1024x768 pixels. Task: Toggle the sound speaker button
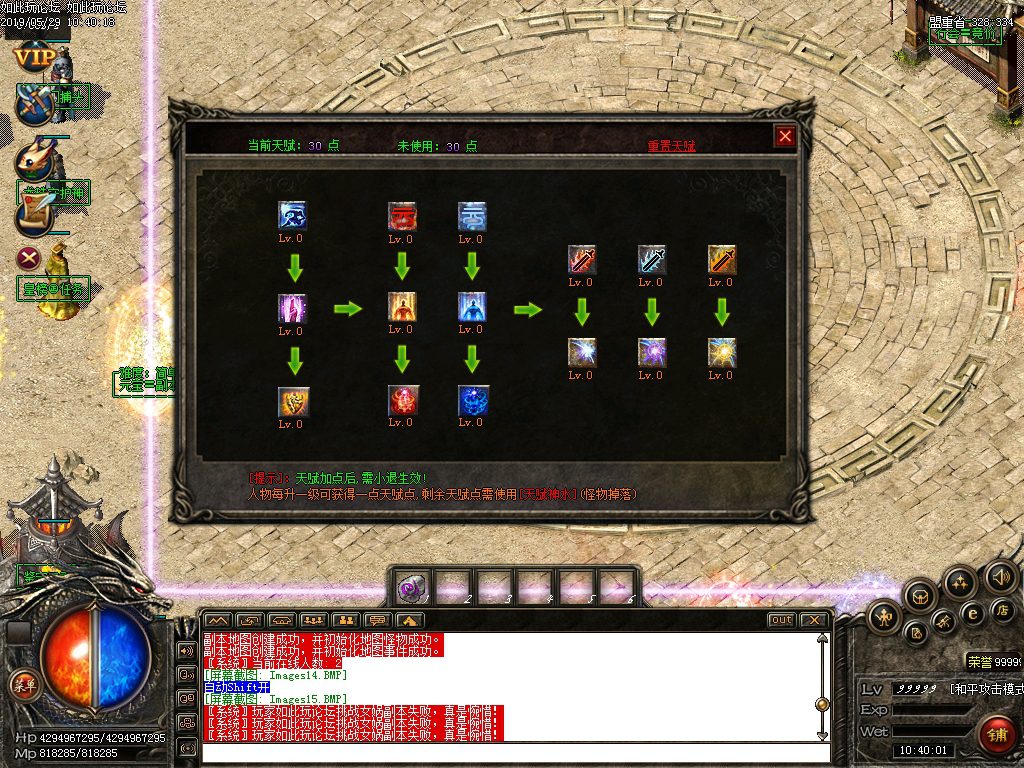tap(1000, 577)
